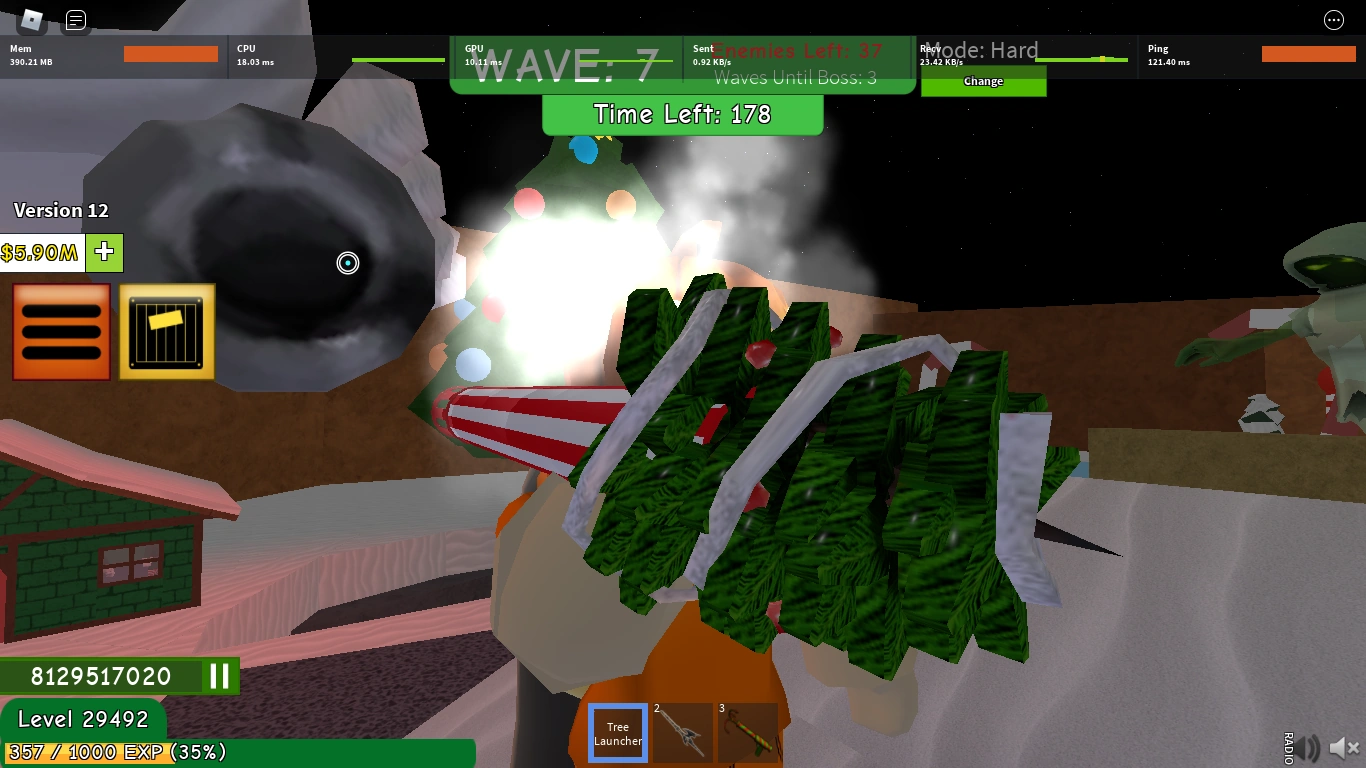Pause the playing radio song
This screenshot has width=1366, height=768.
point(219,676)
